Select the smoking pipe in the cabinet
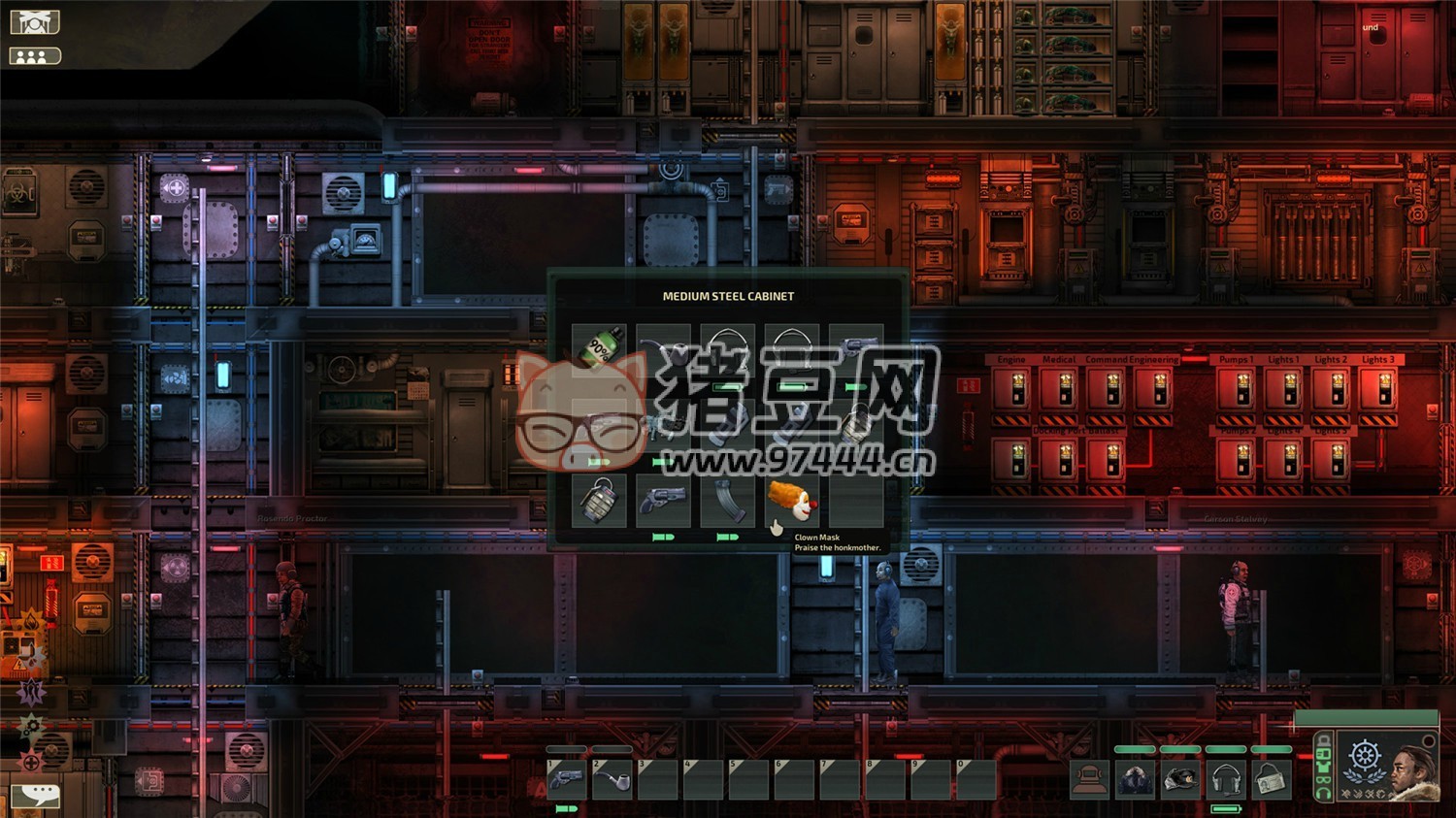The image size is (1456, 818). tap(663, 350)
